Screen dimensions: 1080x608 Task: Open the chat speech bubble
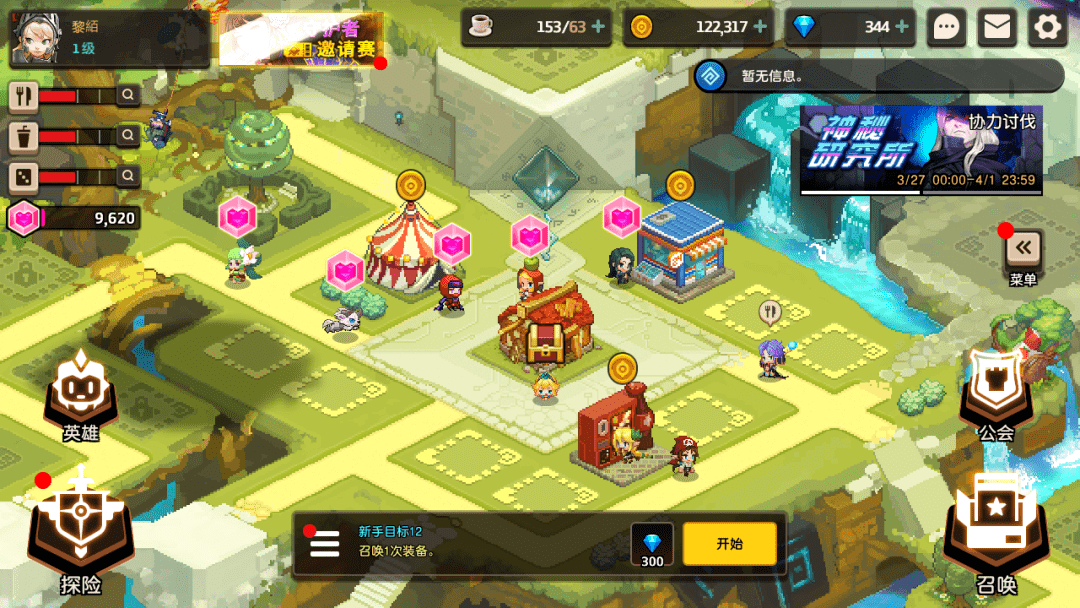coord(946,27)
